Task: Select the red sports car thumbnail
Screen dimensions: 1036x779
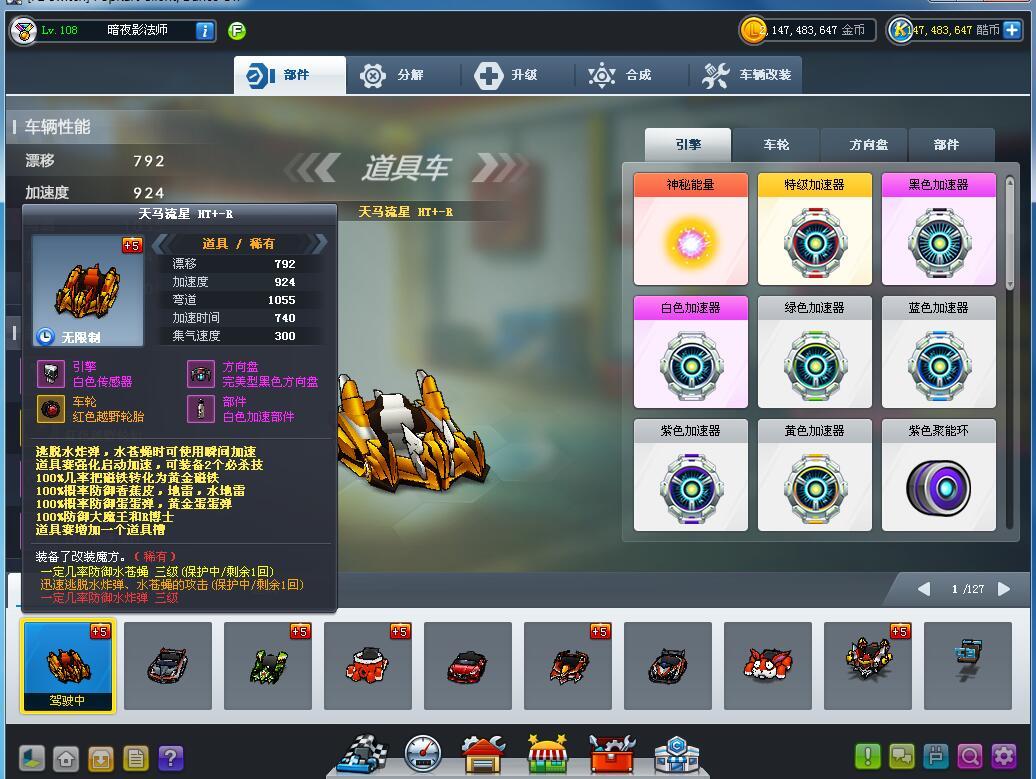Action: (467, 665)
